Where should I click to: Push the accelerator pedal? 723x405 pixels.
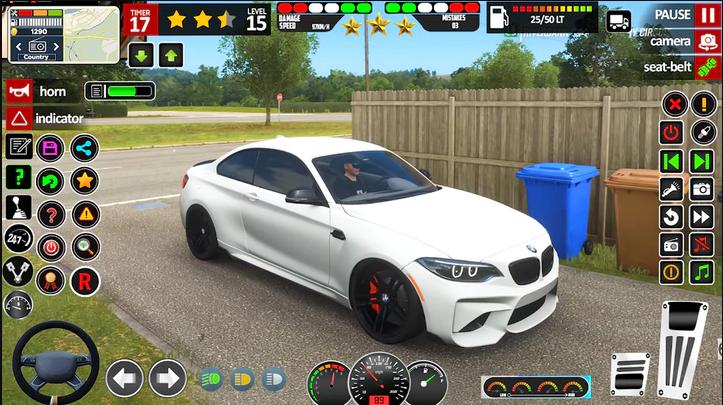click(x=683, y=349)
